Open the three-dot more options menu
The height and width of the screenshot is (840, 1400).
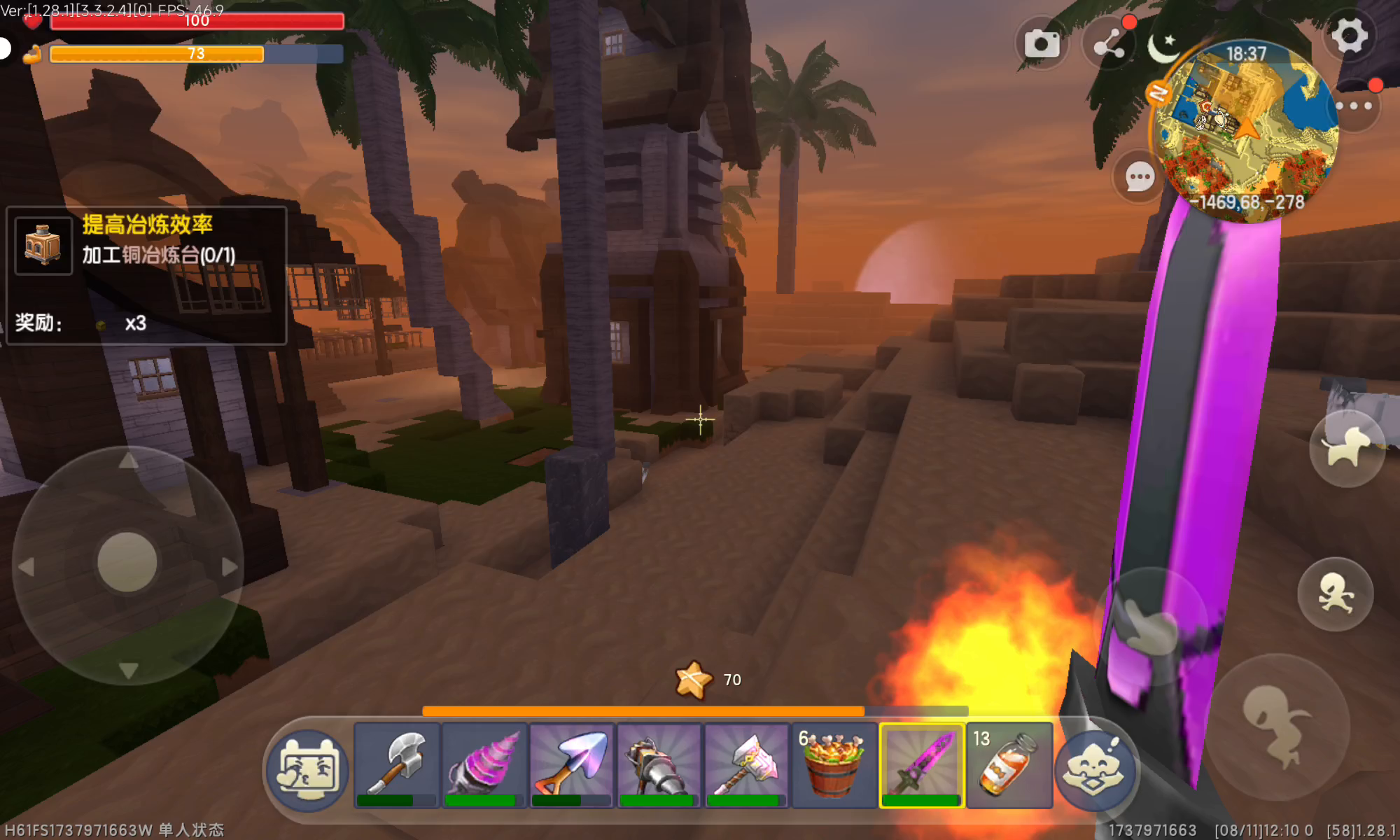click(x=1353, y=106)
